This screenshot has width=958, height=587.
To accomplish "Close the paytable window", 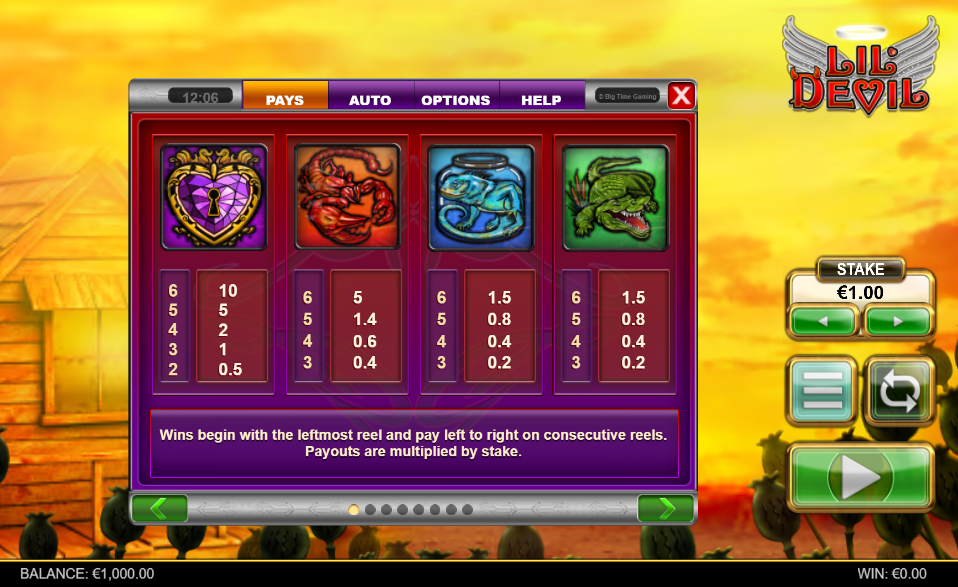I will (681, 95).
